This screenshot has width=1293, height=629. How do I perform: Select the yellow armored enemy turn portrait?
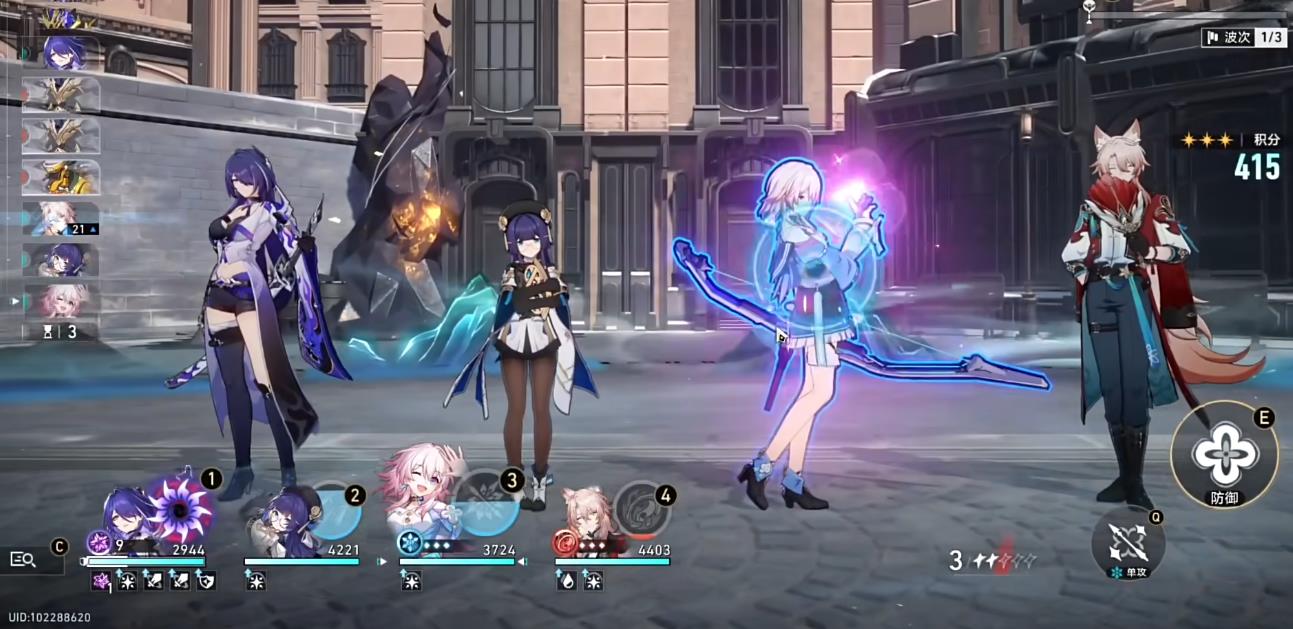(x=61, y=177)
